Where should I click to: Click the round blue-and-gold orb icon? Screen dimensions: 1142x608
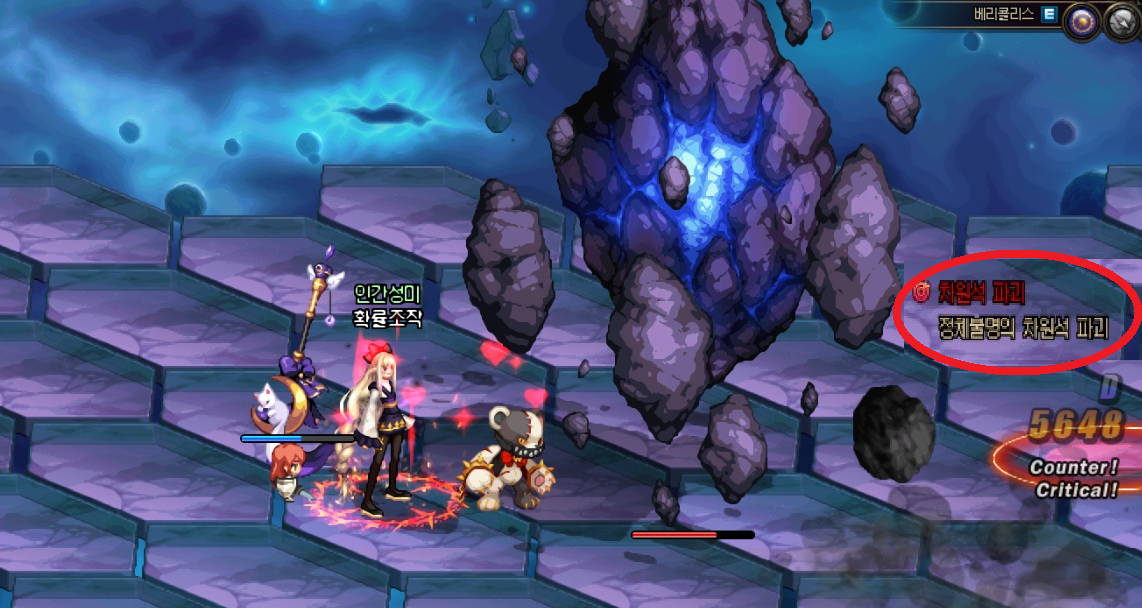click(x=1081, y=21)
